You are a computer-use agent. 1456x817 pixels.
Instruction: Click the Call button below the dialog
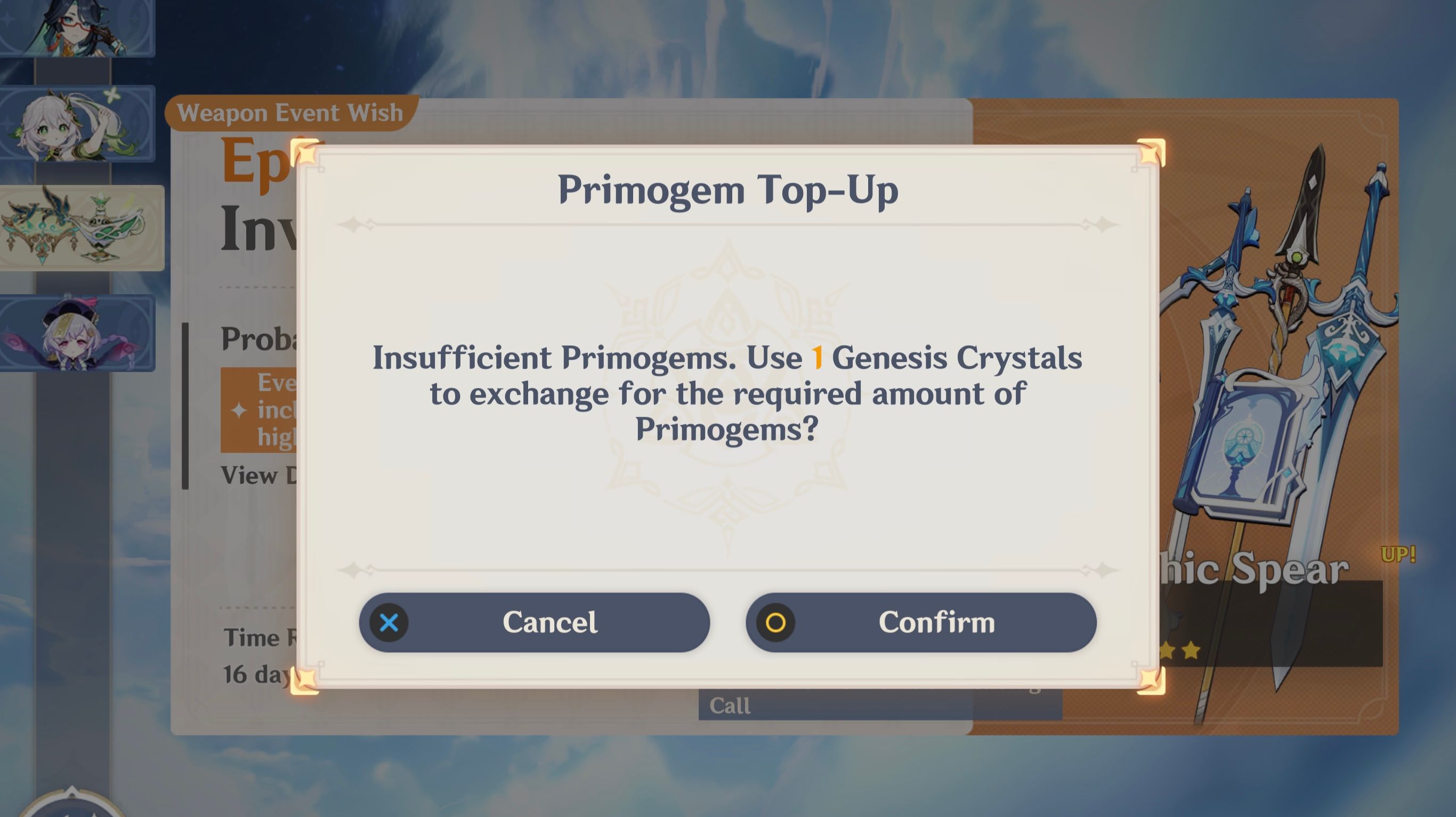[x=730, y=705]
